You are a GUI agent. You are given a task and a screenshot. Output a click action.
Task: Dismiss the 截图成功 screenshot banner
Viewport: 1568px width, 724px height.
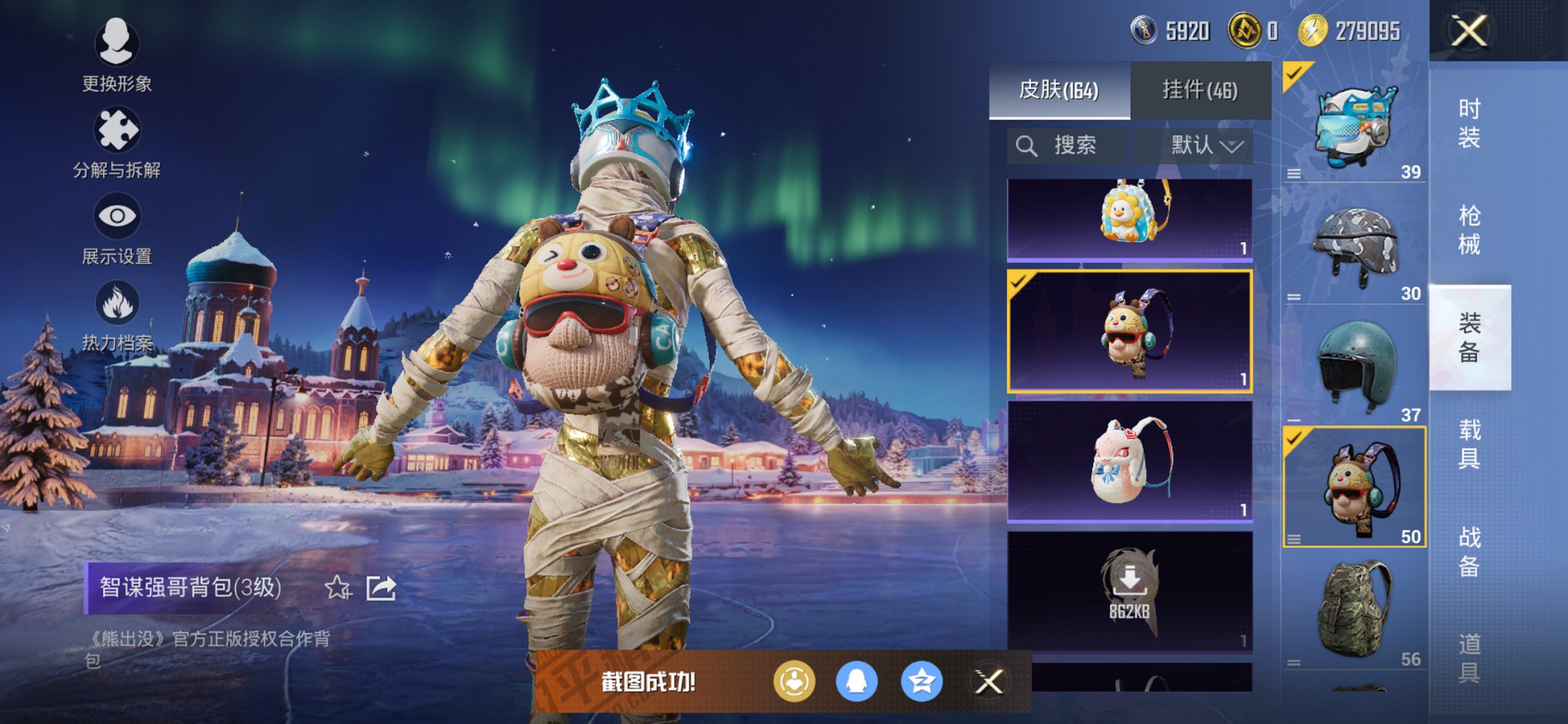[989, 682]
